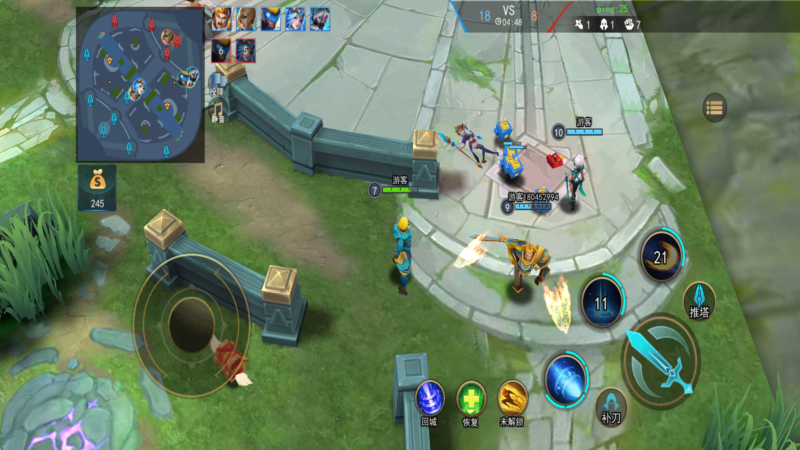Use the 回城 recall spell

430,398
